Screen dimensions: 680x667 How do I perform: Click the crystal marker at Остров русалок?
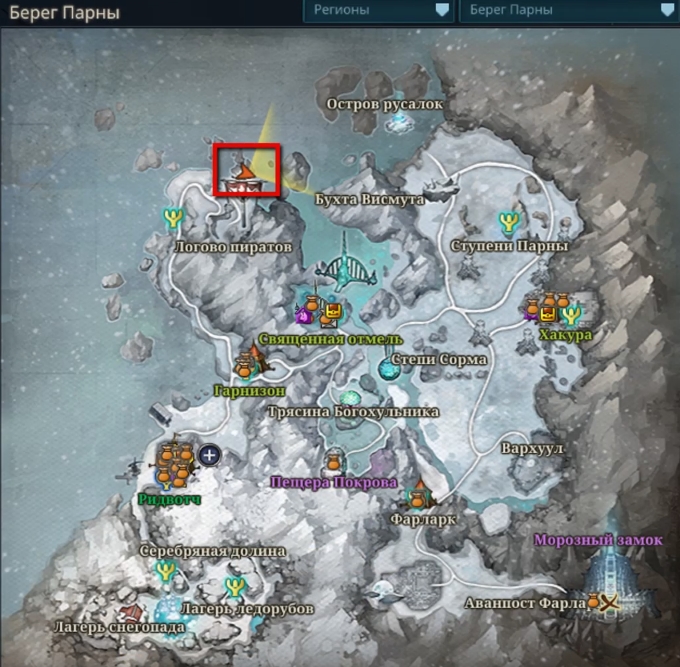coord(402,121)
